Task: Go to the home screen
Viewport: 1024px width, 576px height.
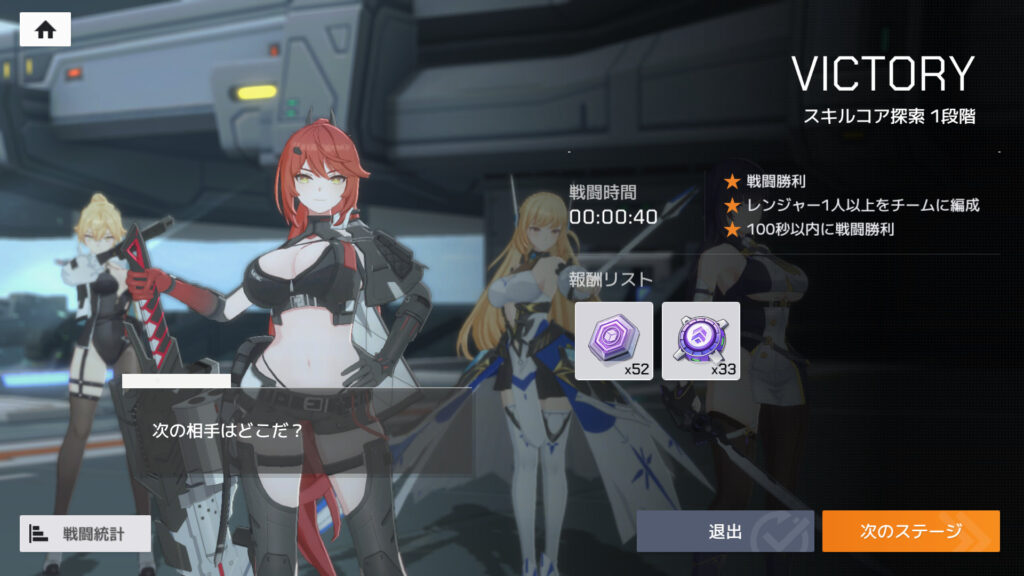Action: tap(45, 29)
